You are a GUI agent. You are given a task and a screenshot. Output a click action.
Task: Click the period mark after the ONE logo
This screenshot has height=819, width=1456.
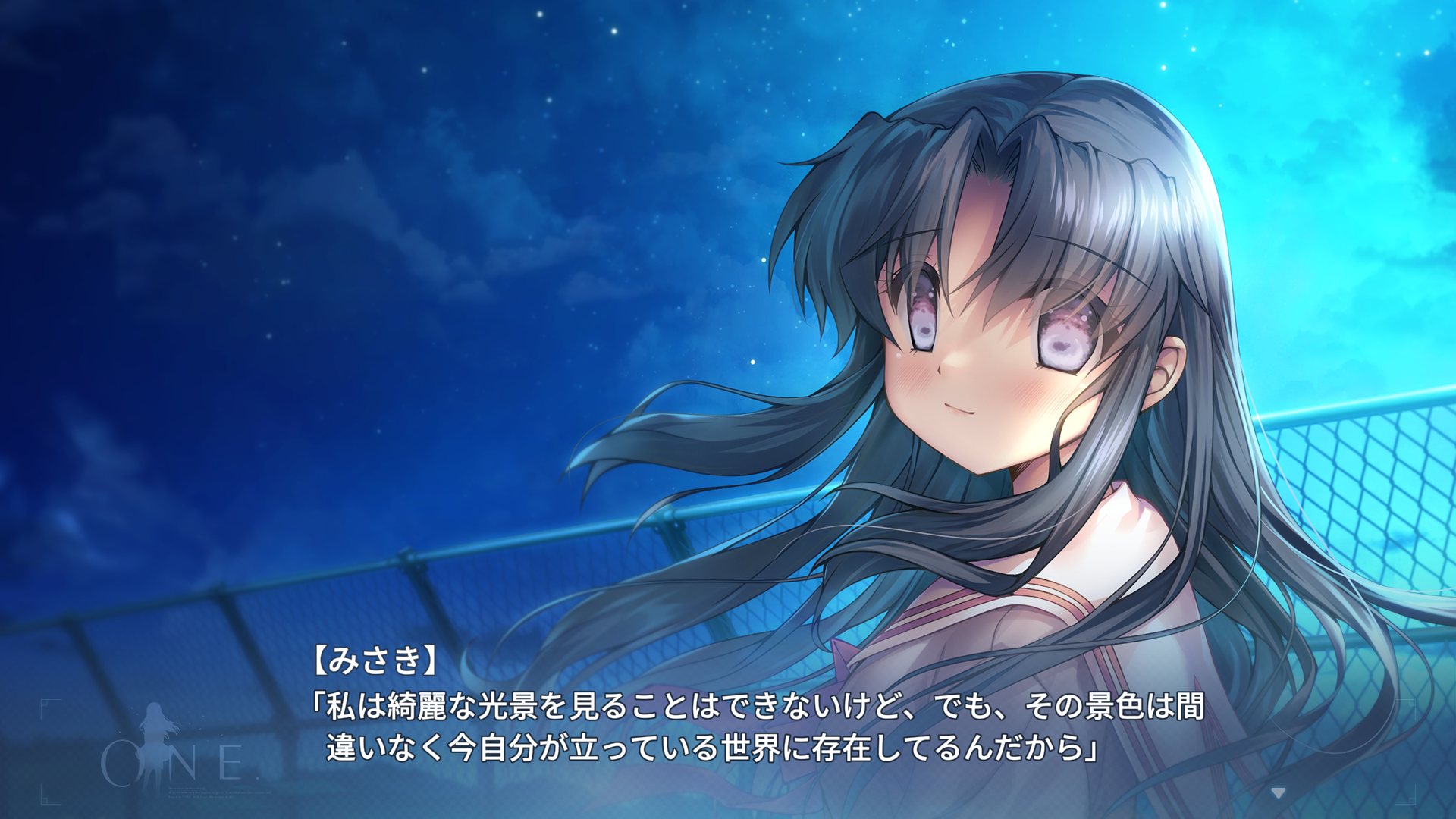pyautogui.click(x=258, y=779)
